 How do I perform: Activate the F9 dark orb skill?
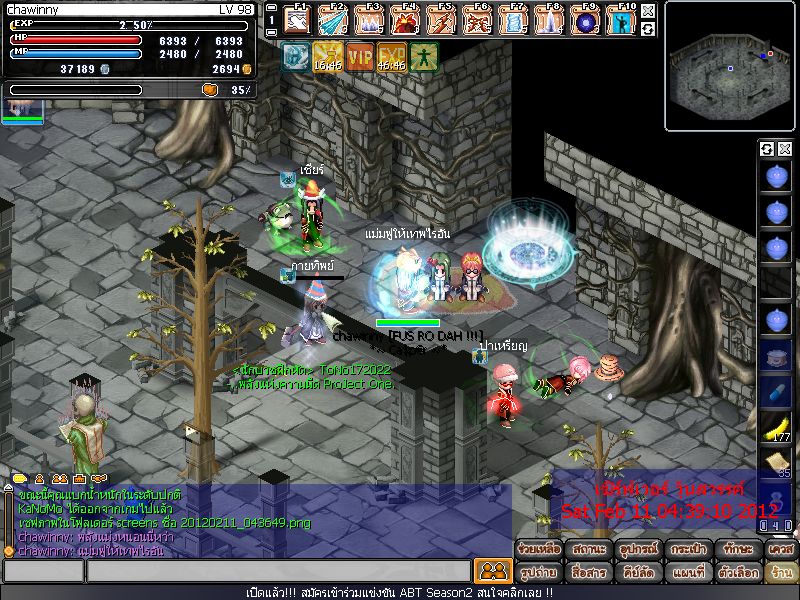[585, 19]
